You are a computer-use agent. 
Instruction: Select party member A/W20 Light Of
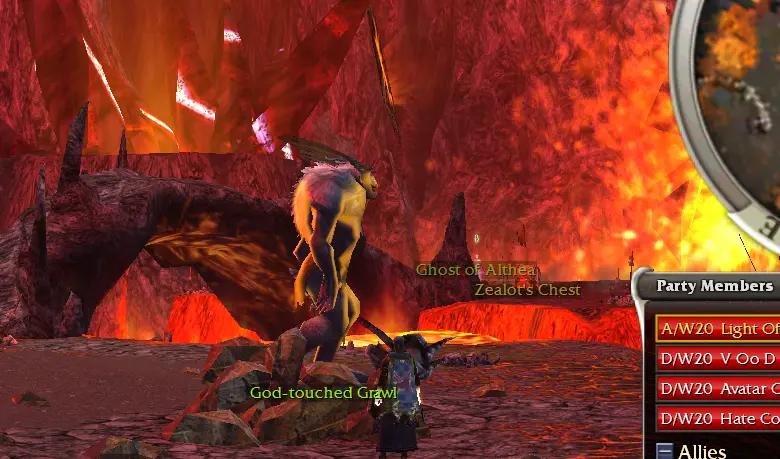pos(718,328)
